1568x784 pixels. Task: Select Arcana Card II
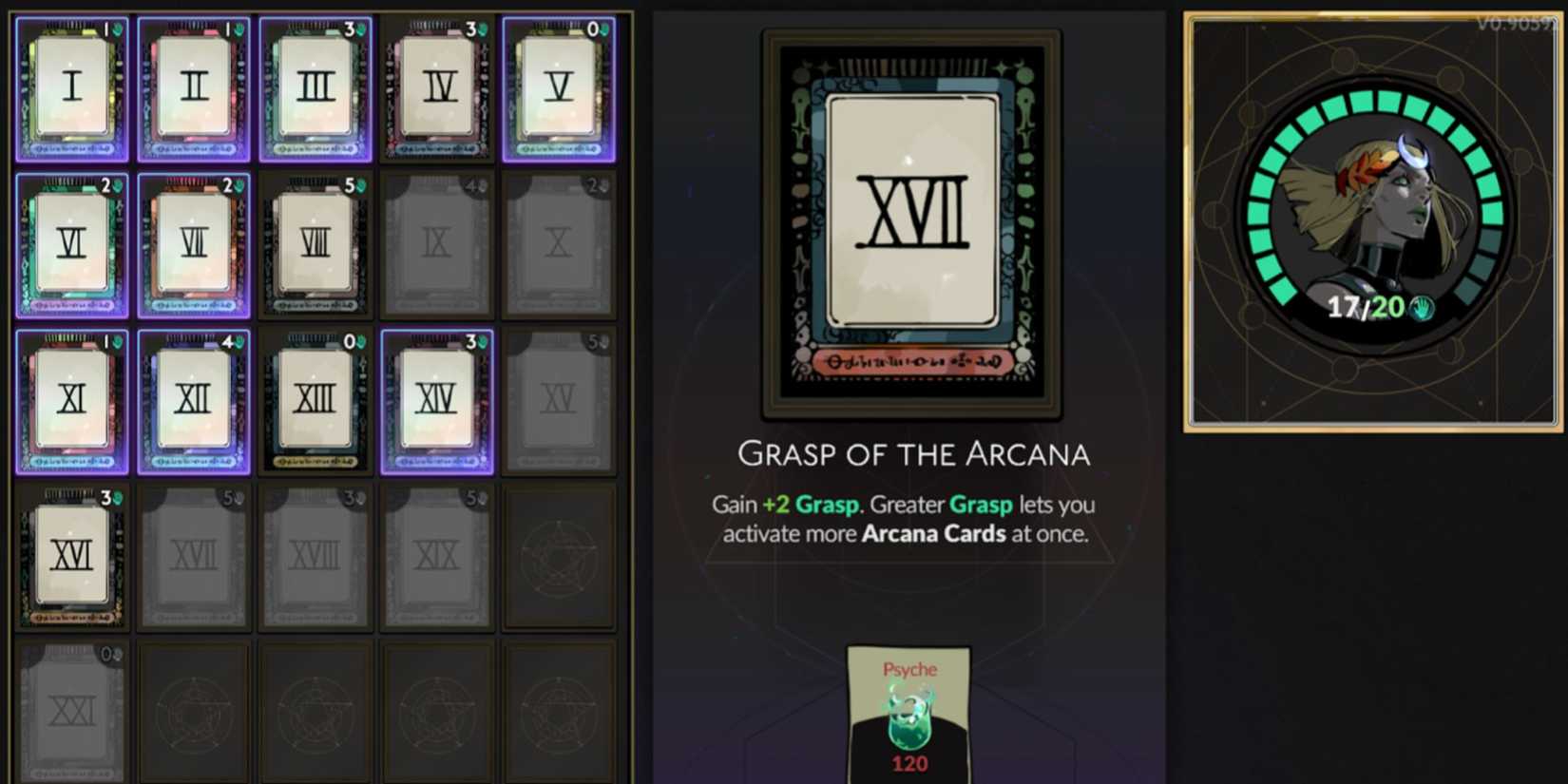(194, 87)
